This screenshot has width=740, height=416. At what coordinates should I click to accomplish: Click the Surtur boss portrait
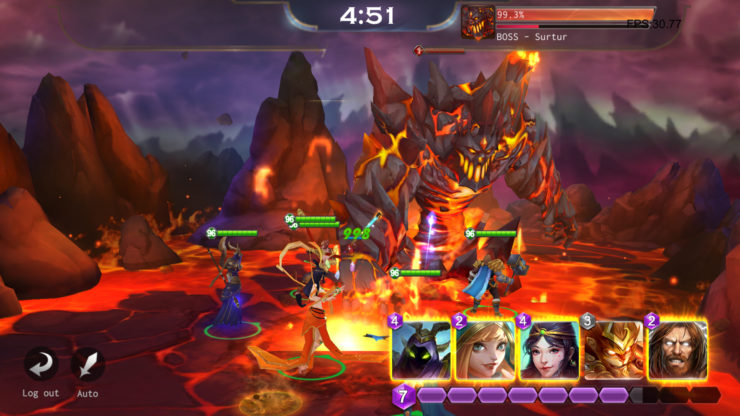478,22
